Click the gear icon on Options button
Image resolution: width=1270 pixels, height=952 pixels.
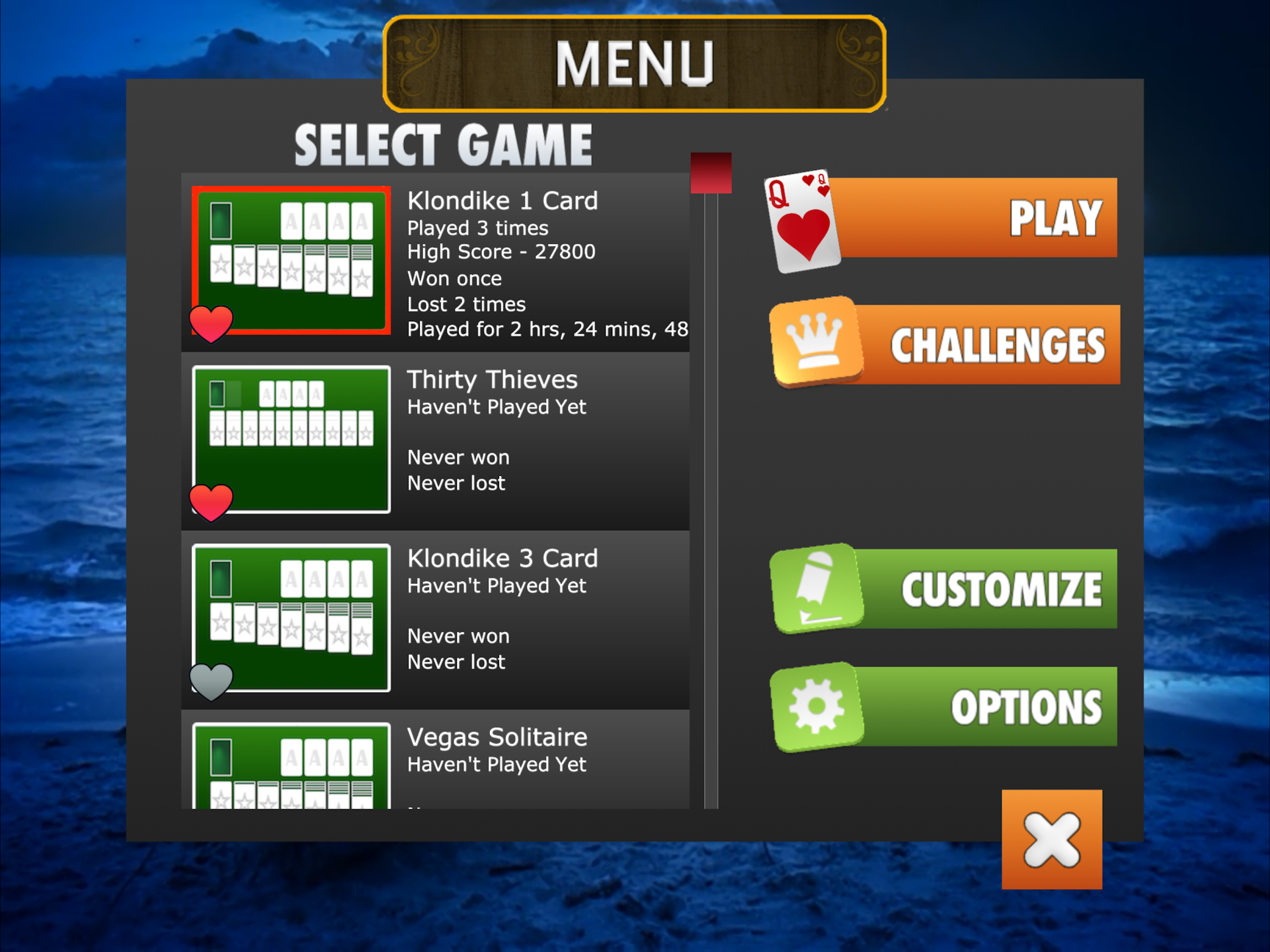pos(816,706)
